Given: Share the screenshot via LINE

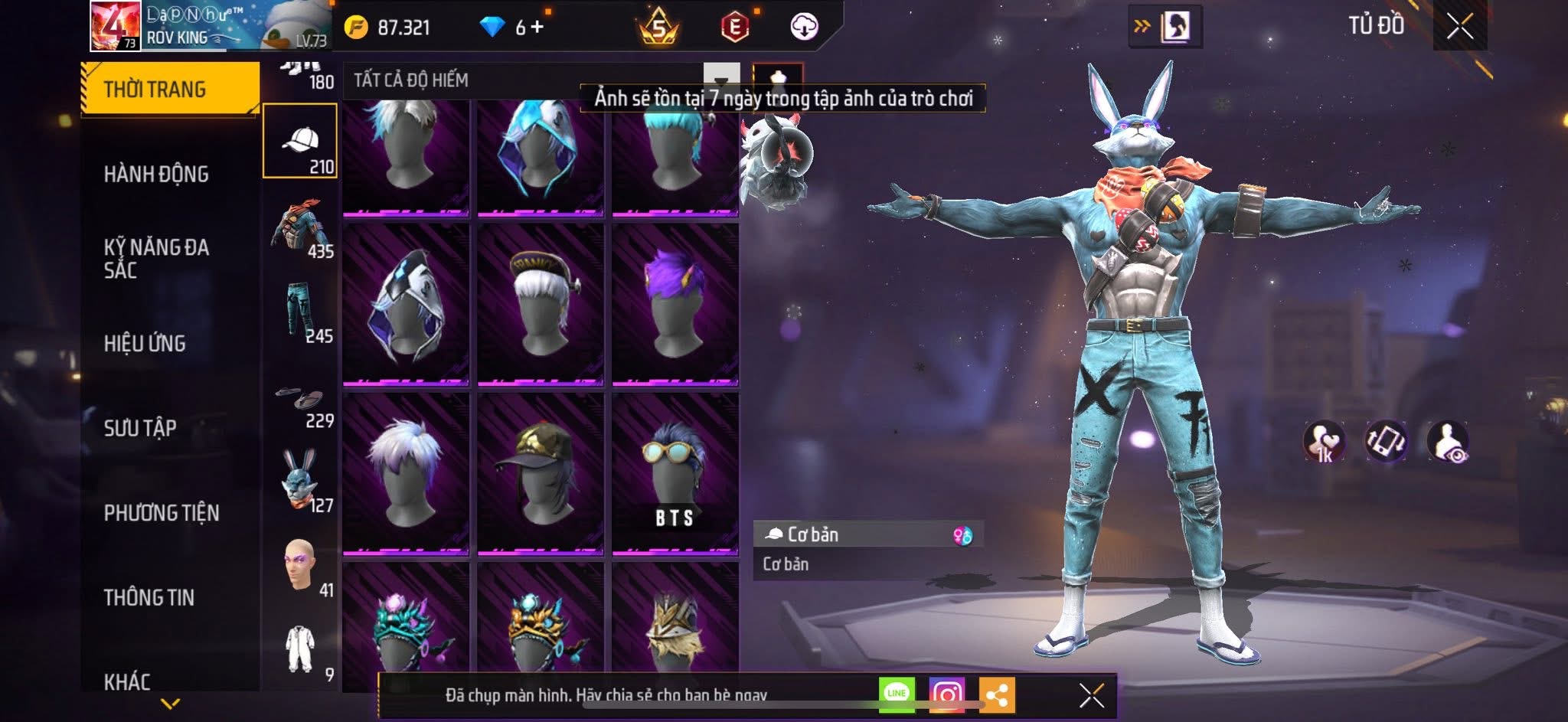Looking at the screenshot, I should click(x=897, y=694).
